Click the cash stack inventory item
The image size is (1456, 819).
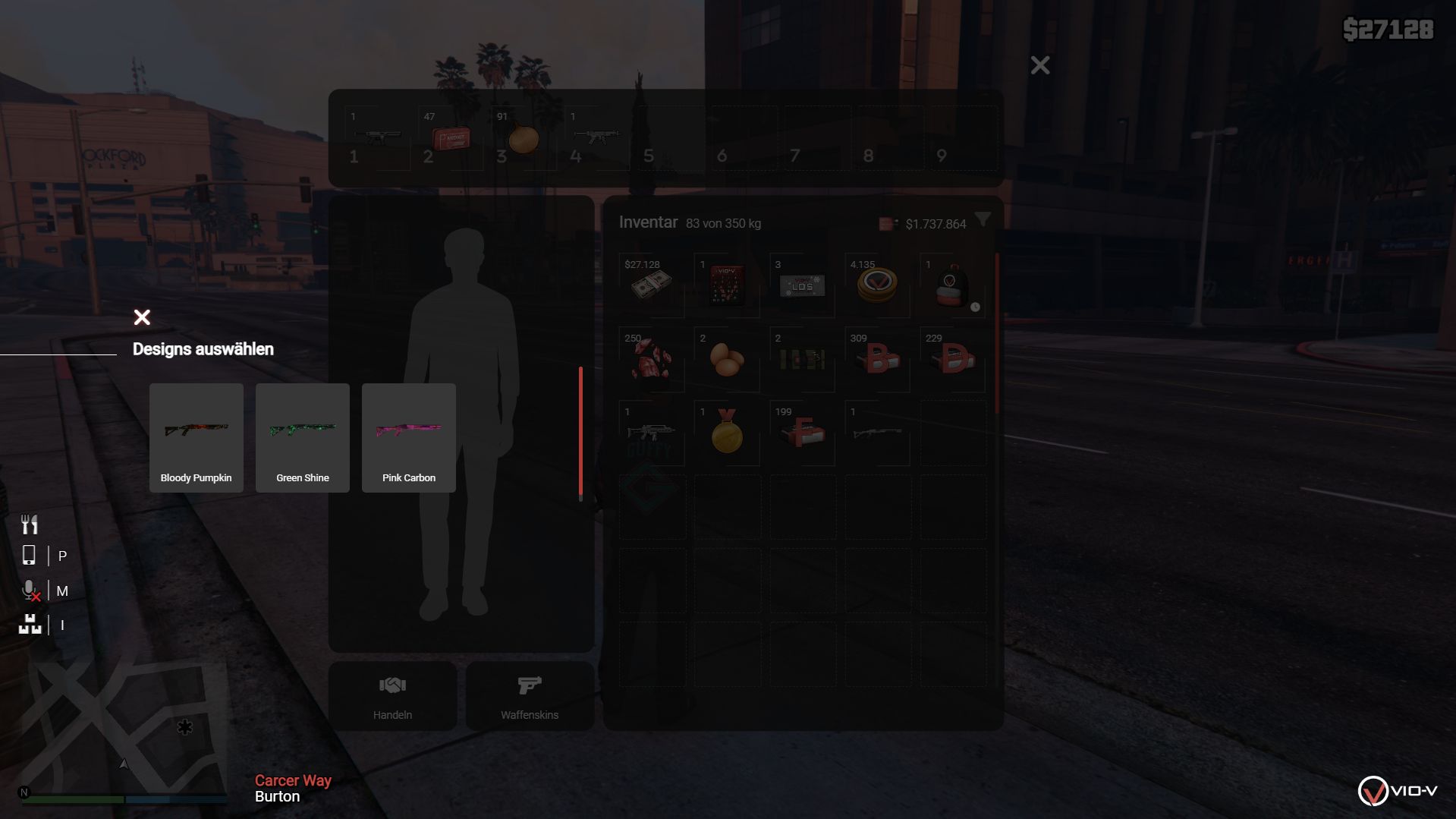[651, 285]
